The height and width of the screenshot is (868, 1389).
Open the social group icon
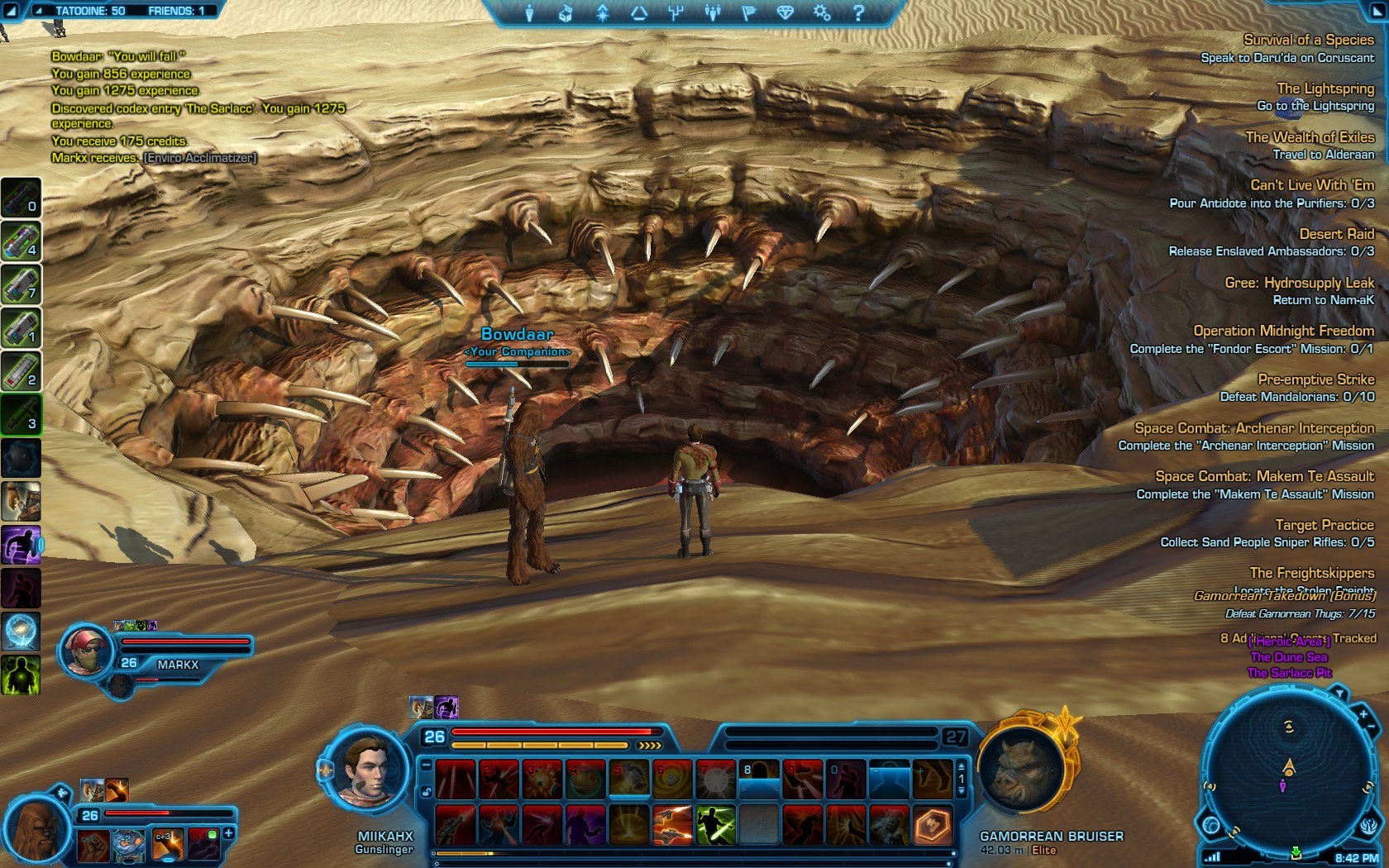pyautogui.click(x=714, y=11)
